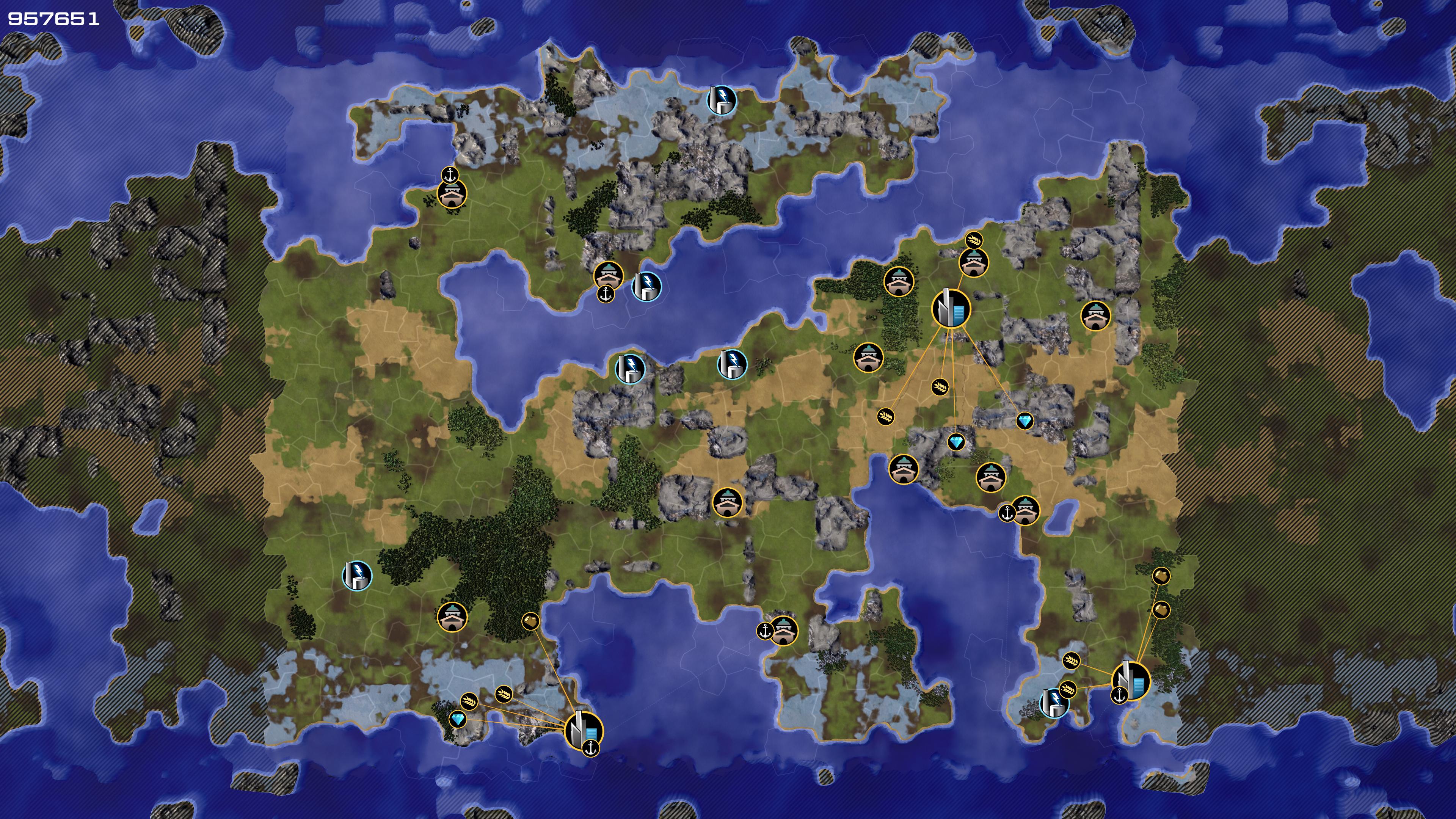Image resolution: width=1456 pixels, height=819 pixels.
Task: Select the power plant west of the large forest
Action: click(357, 576)
